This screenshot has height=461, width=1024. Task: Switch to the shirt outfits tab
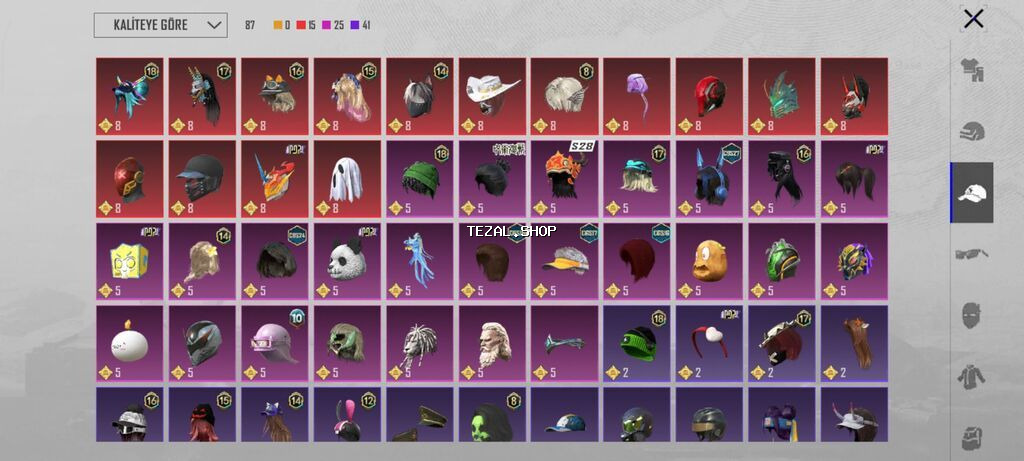[972, 69]
